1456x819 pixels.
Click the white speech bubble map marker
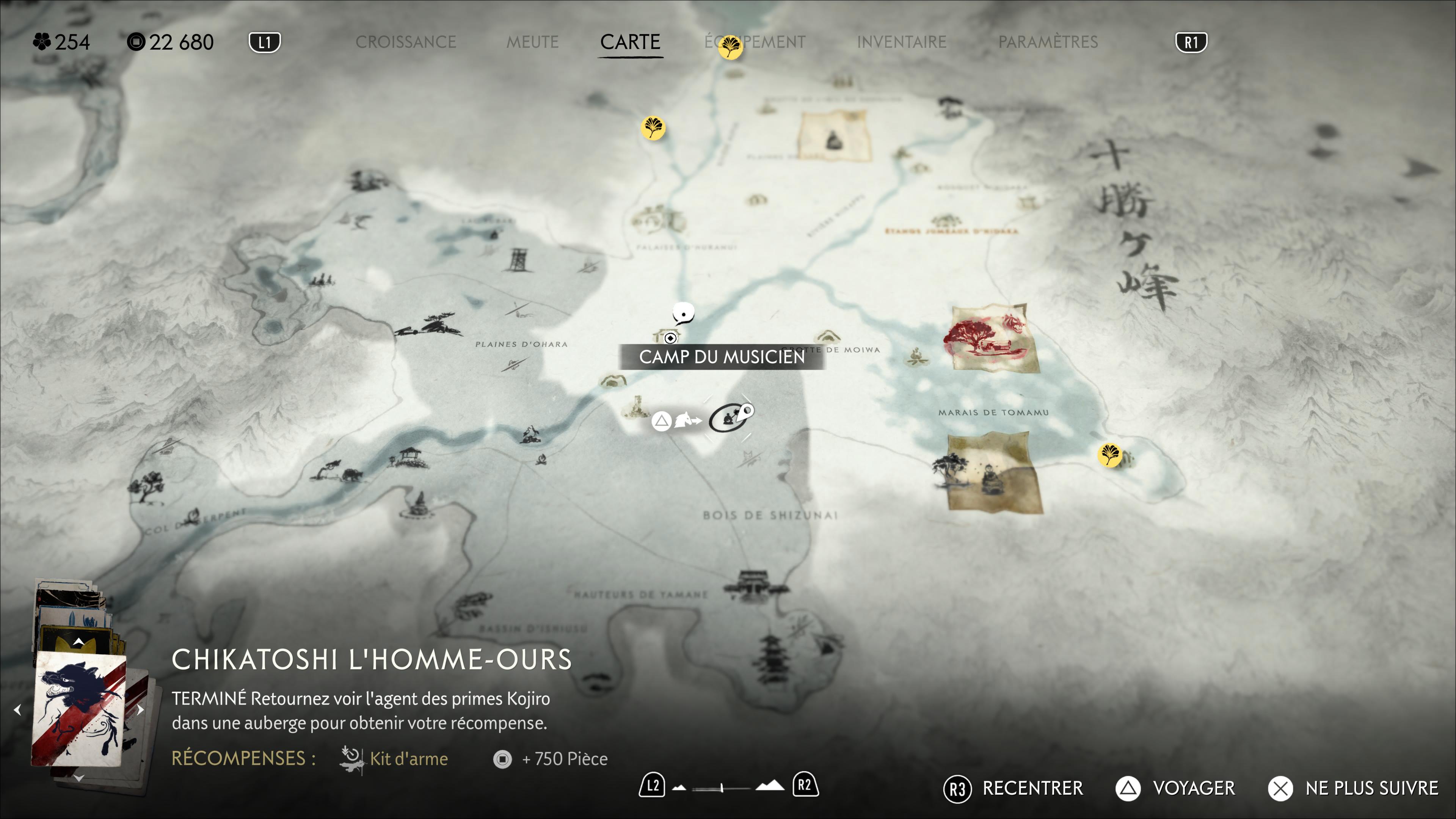pyautogui.click(x=683, y=312)
